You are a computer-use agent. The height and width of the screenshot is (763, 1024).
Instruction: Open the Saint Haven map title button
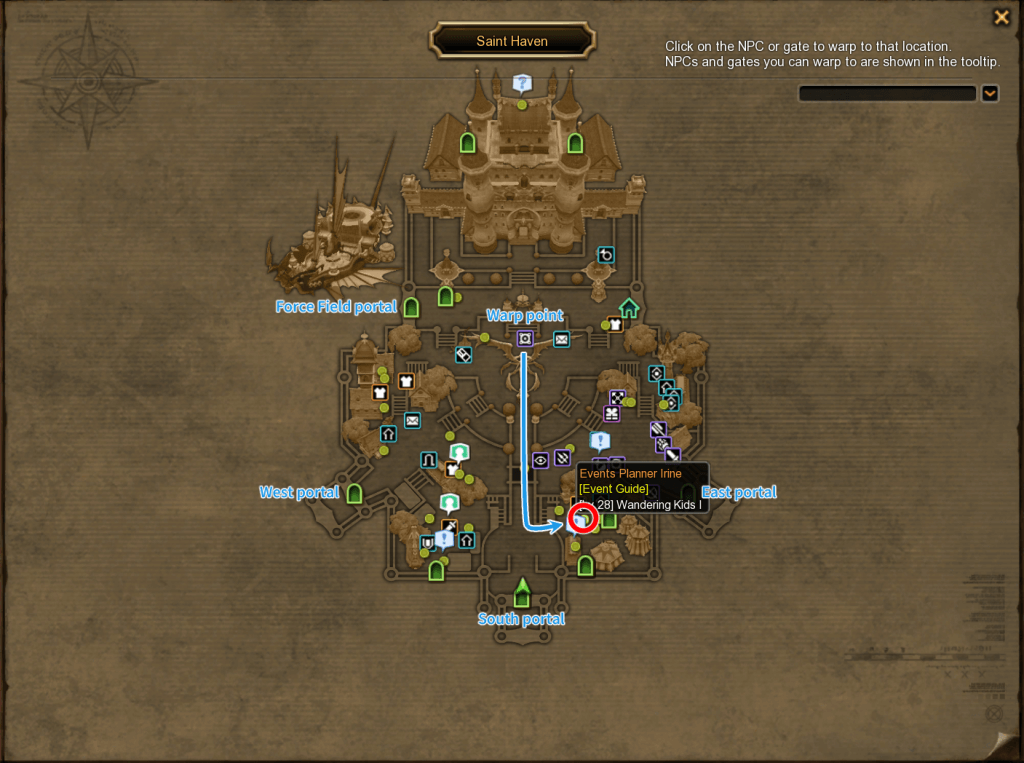coord(512,41)
